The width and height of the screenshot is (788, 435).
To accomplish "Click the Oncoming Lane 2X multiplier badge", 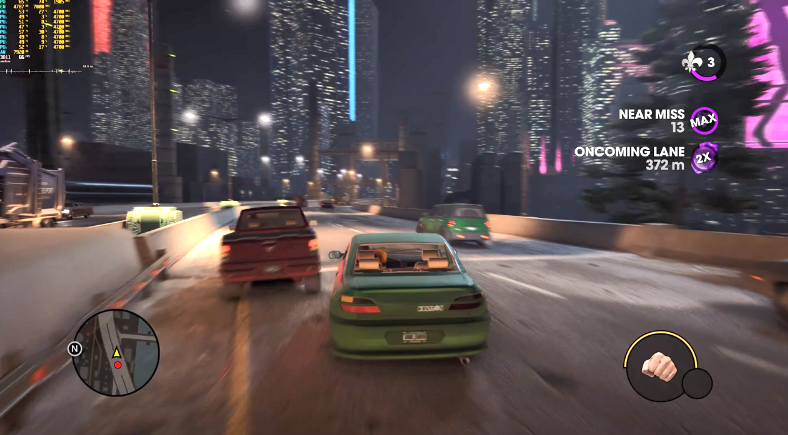I will pos(704,158).
